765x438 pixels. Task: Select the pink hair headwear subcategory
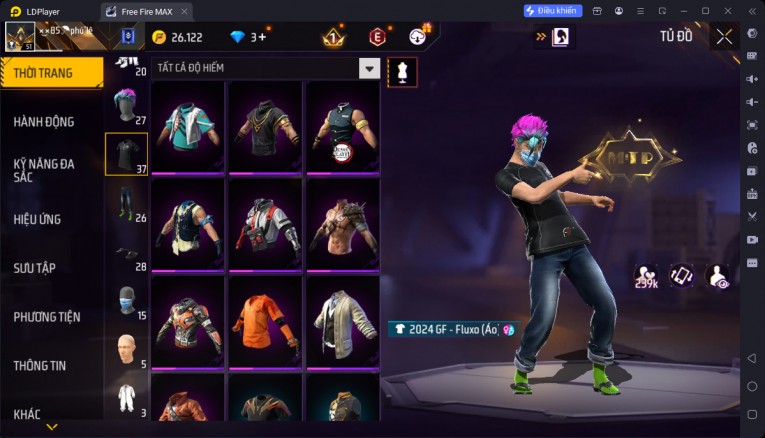coord(125,104)
